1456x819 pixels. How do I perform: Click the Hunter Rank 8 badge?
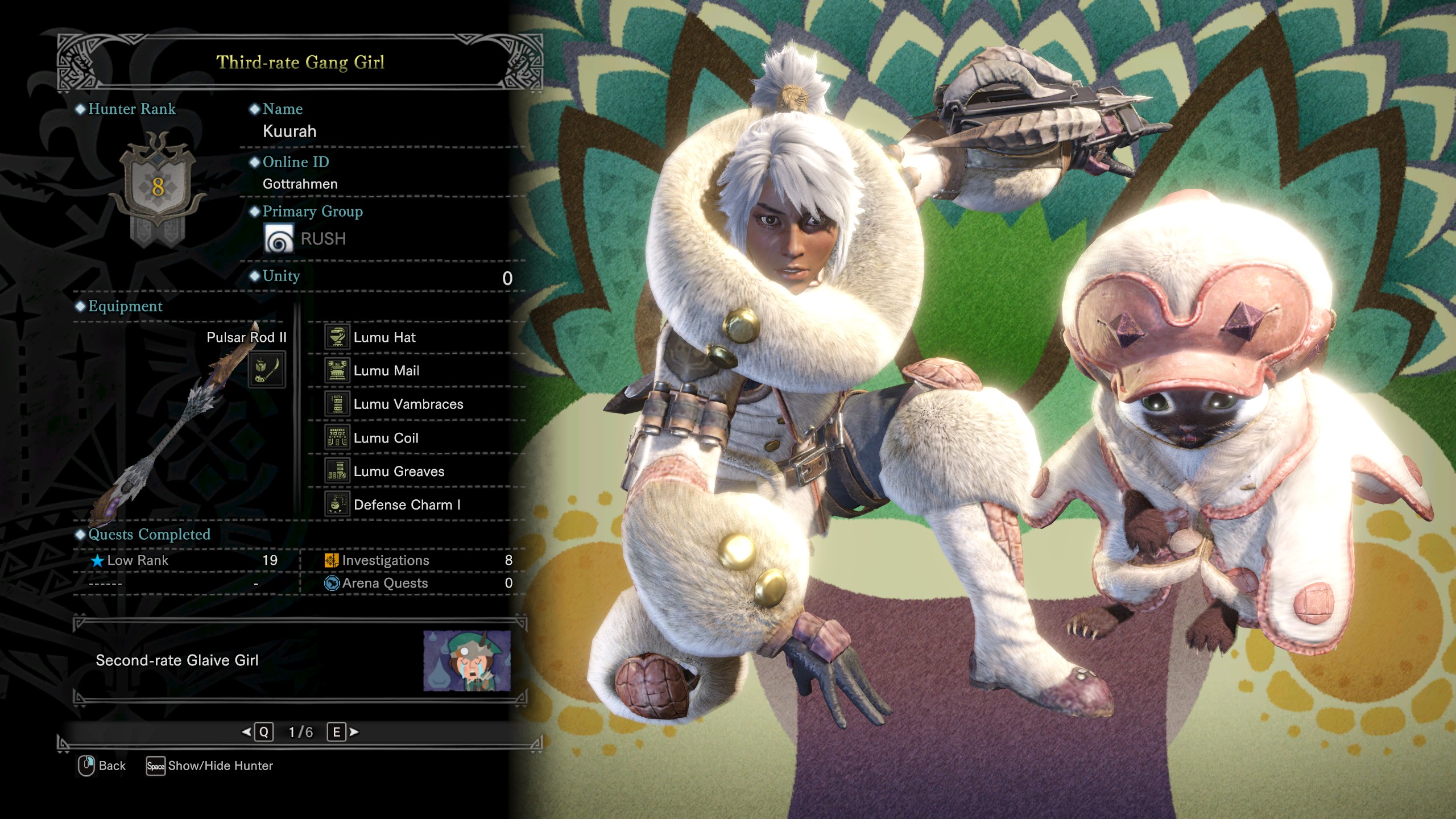click(x=158, y=187)
